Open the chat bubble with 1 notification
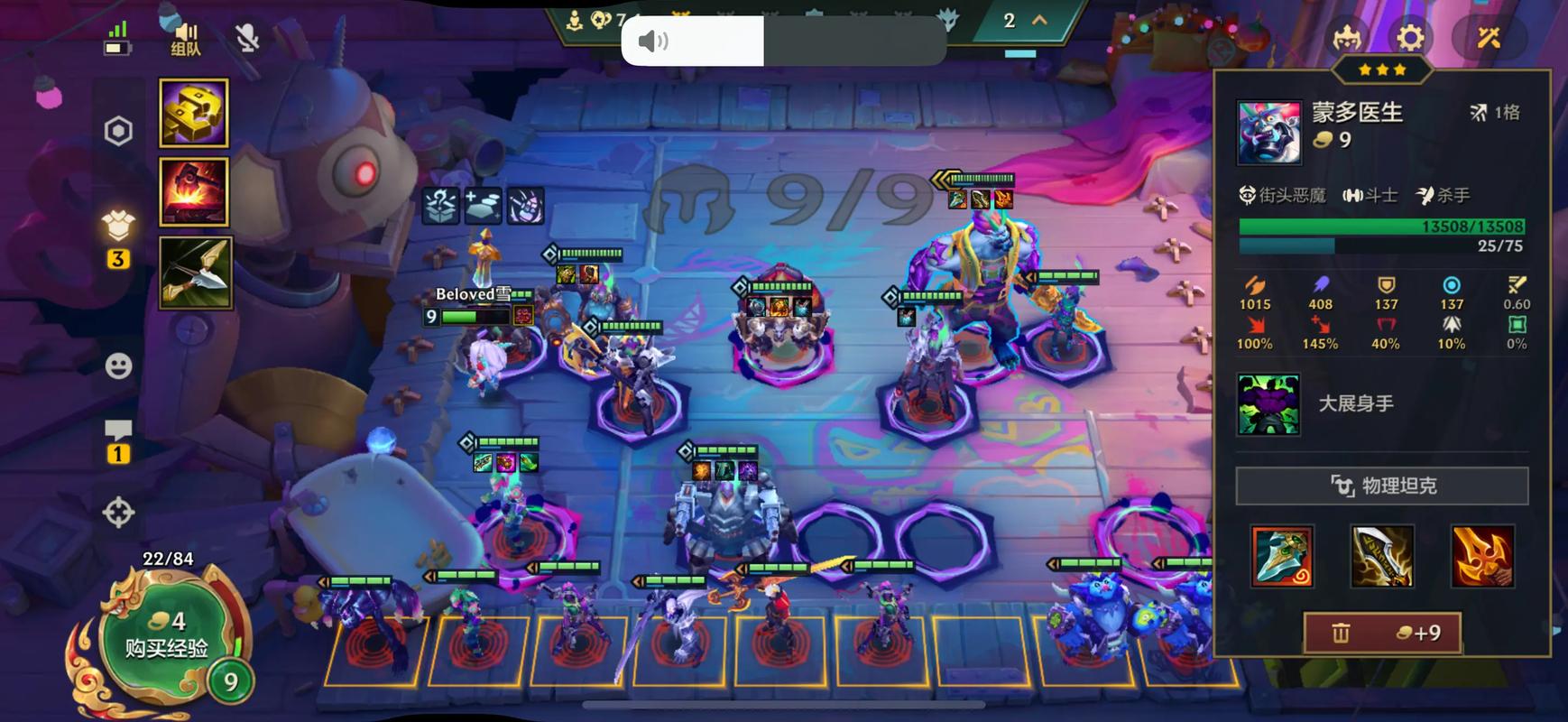This screenshot has width=1568, height=722. 118,438
